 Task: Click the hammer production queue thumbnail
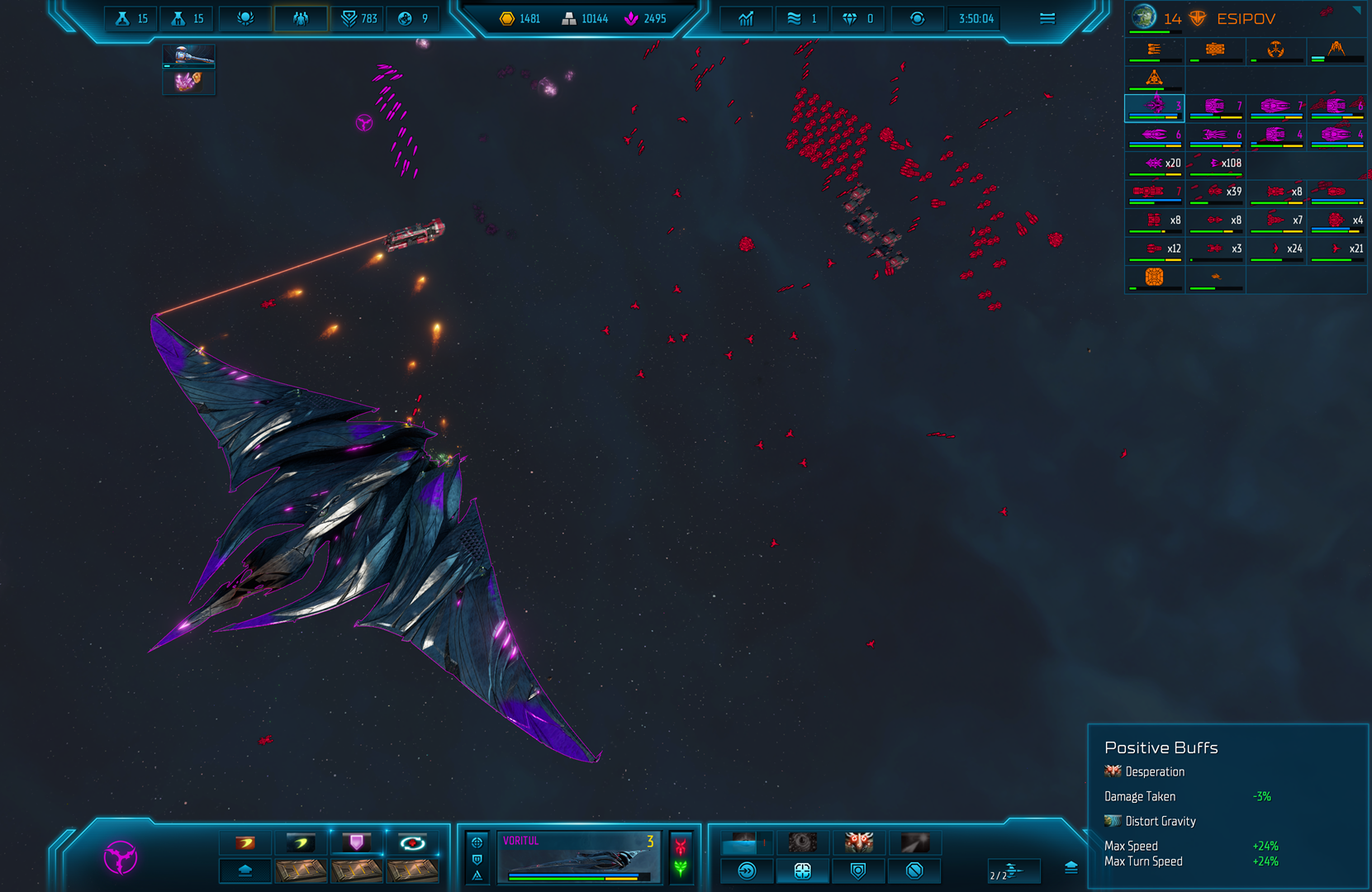(x=189, y=57)
